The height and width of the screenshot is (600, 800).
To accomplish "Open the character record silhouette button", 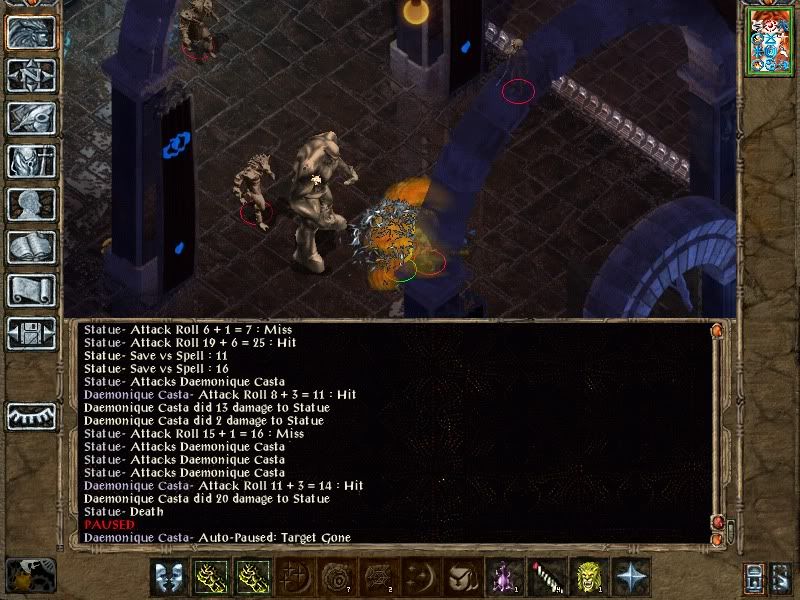I will (x=31, y=204).
